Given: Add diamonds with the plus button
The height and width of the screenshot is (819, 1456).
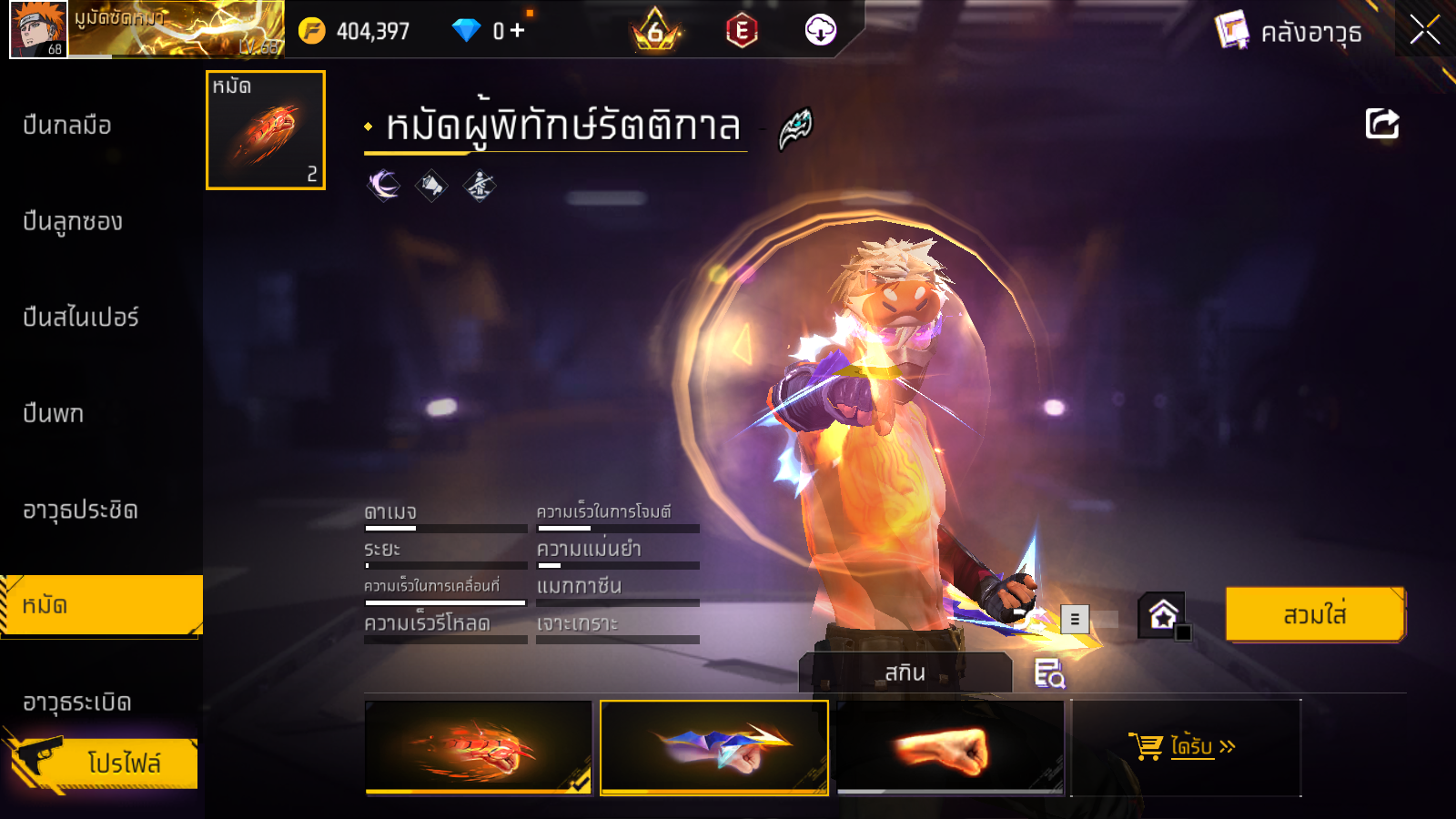Looking at the screenshot, I should click(x=518, y=31).
